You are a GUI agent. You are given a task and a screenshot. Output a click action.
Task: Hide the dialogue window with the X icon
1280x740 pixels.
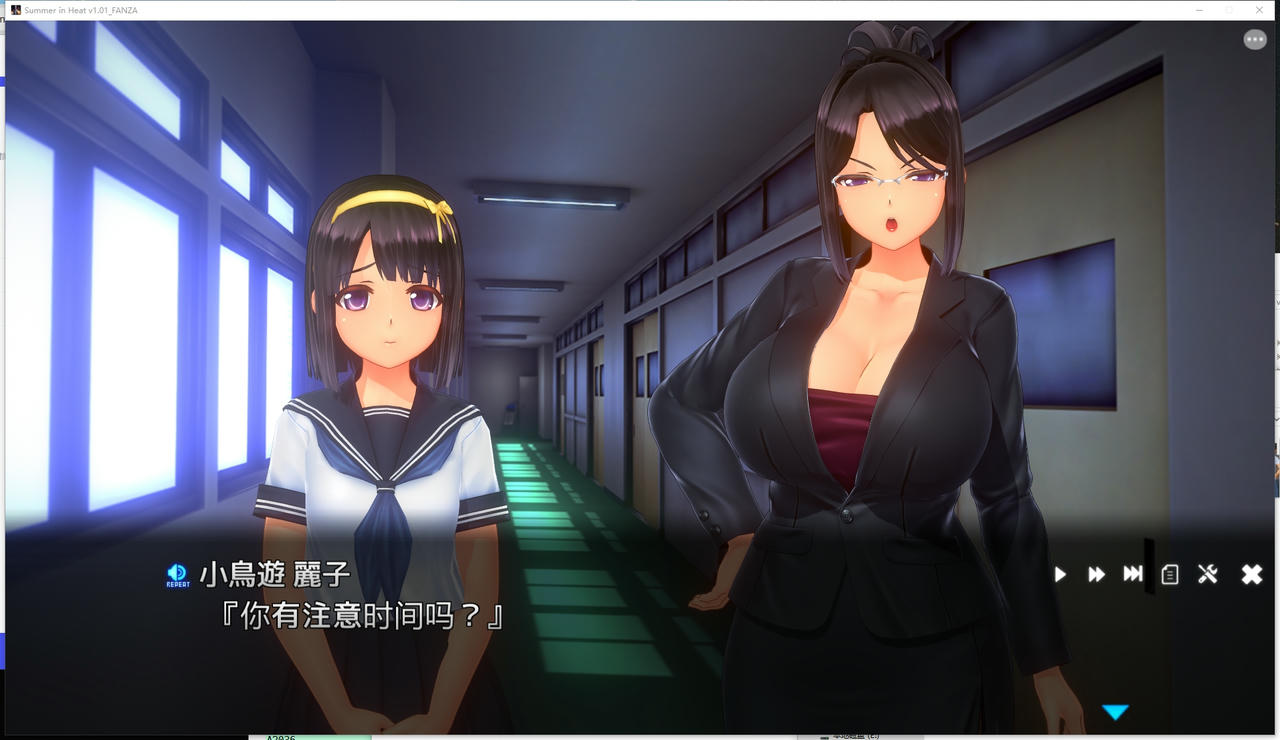[1250, 574]
